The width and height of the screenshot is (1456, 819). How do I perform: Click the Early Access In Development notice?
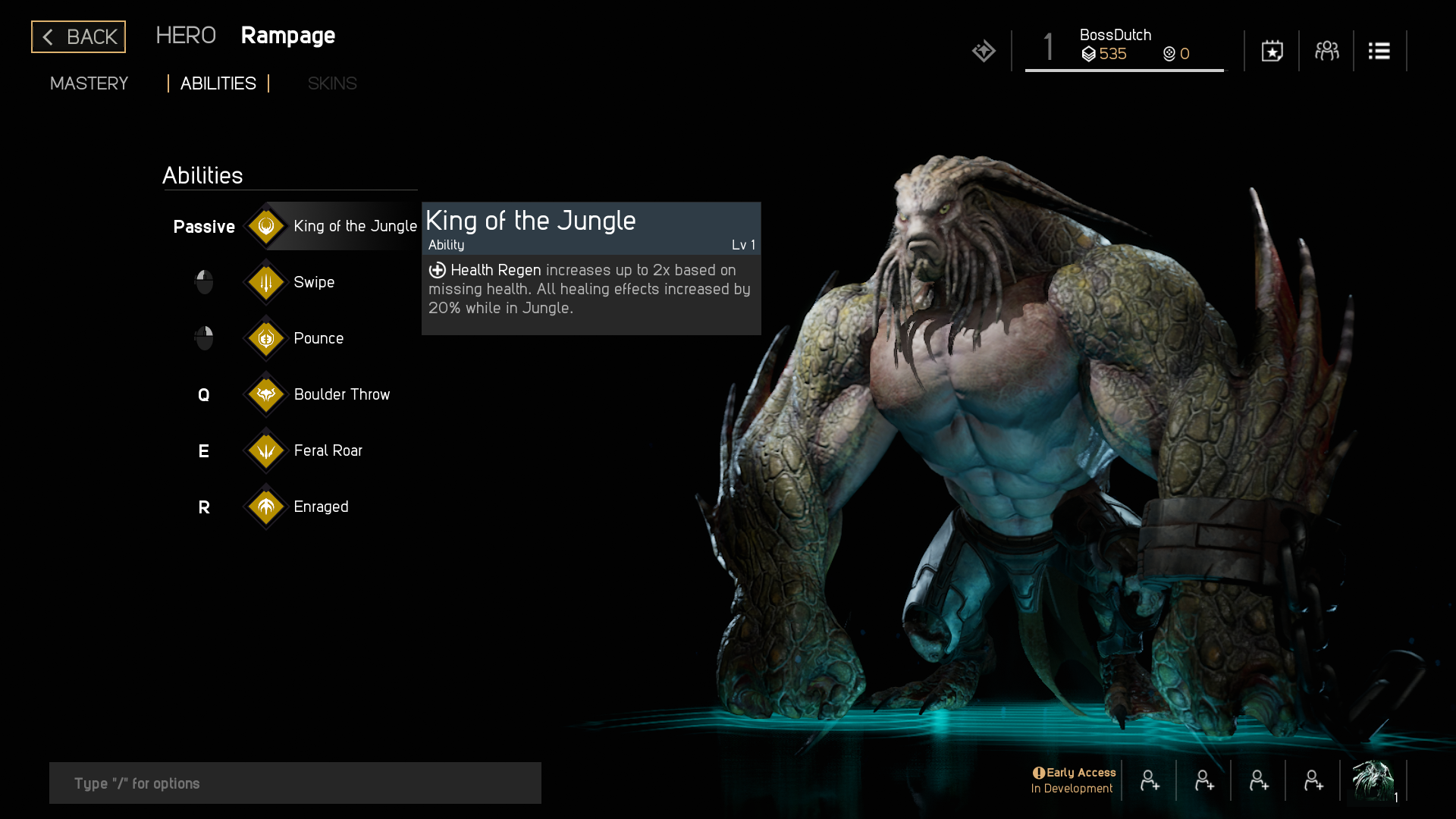pos(1073,780)
